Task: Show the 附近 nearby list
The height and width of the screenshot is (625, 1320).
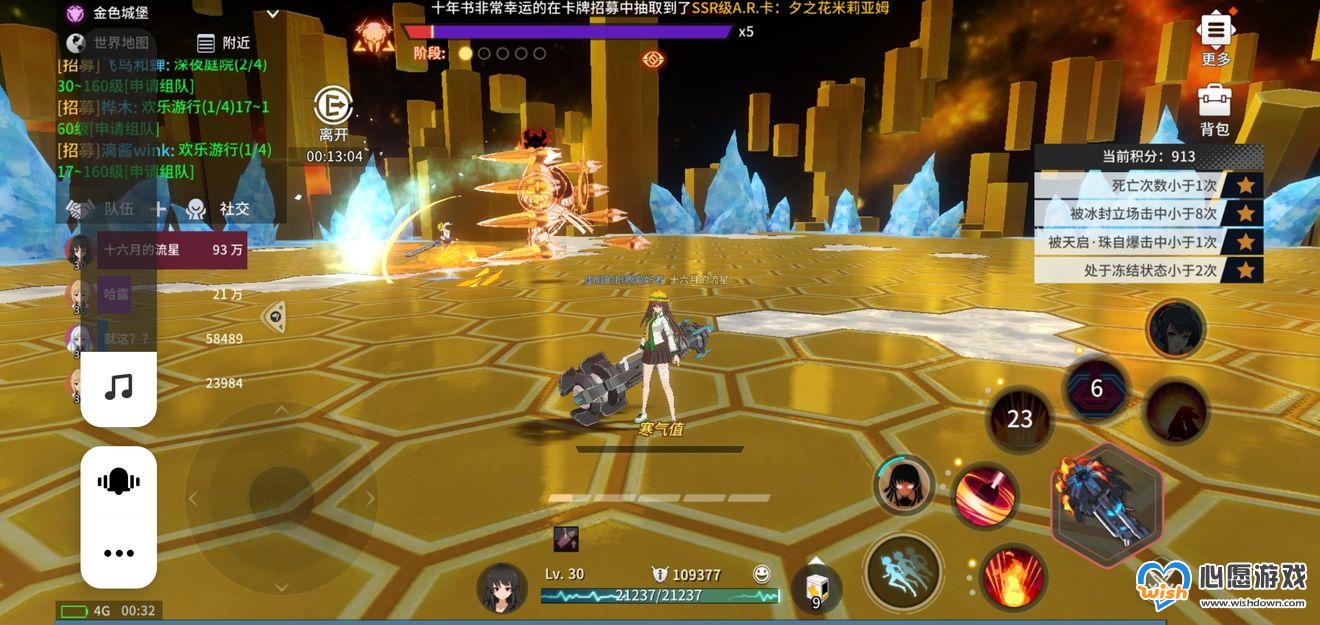Action: [x=224, y=43]
